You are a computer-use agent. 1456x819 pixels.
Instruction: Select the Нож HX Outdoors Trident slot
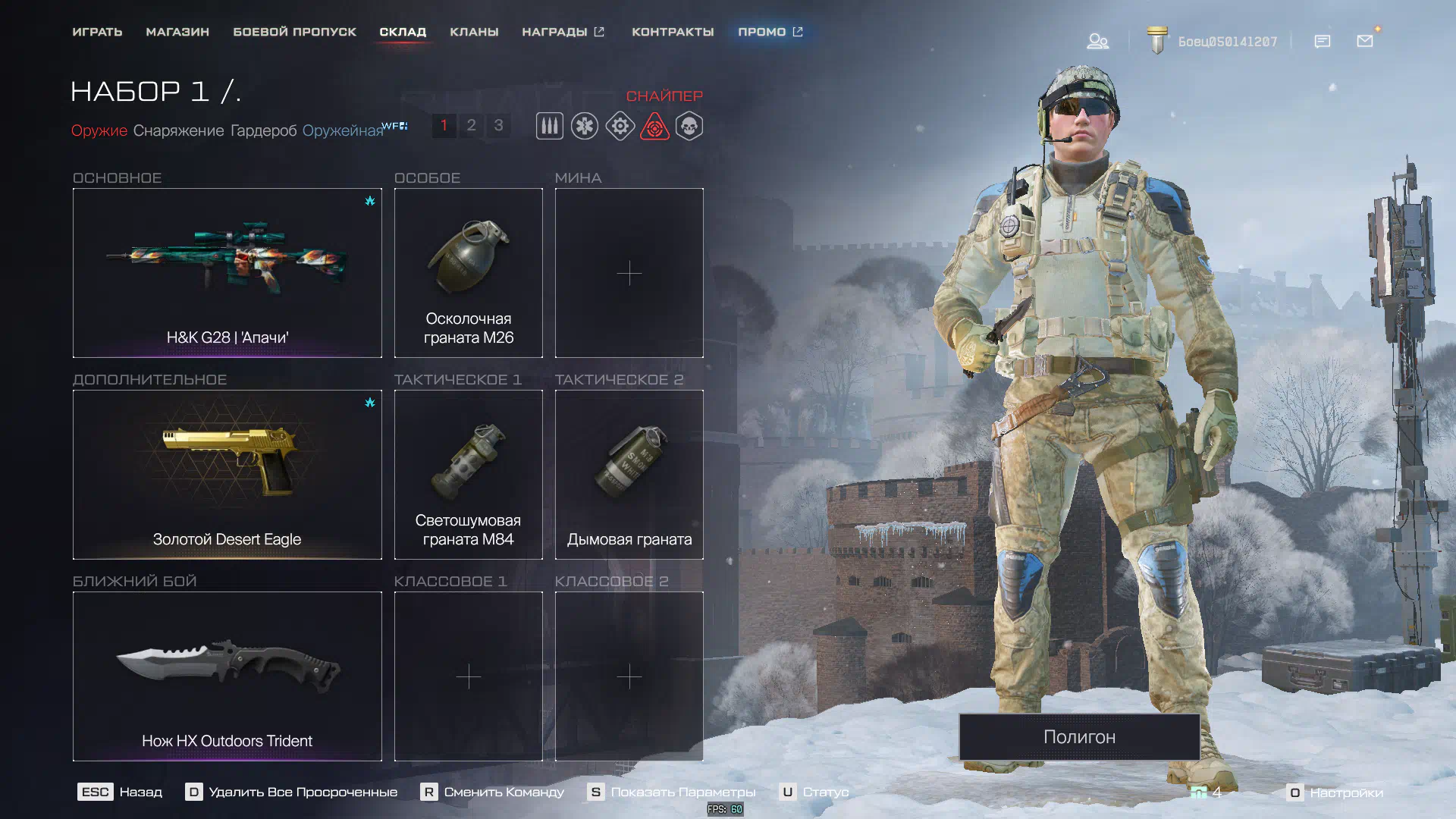click(227, 676)
